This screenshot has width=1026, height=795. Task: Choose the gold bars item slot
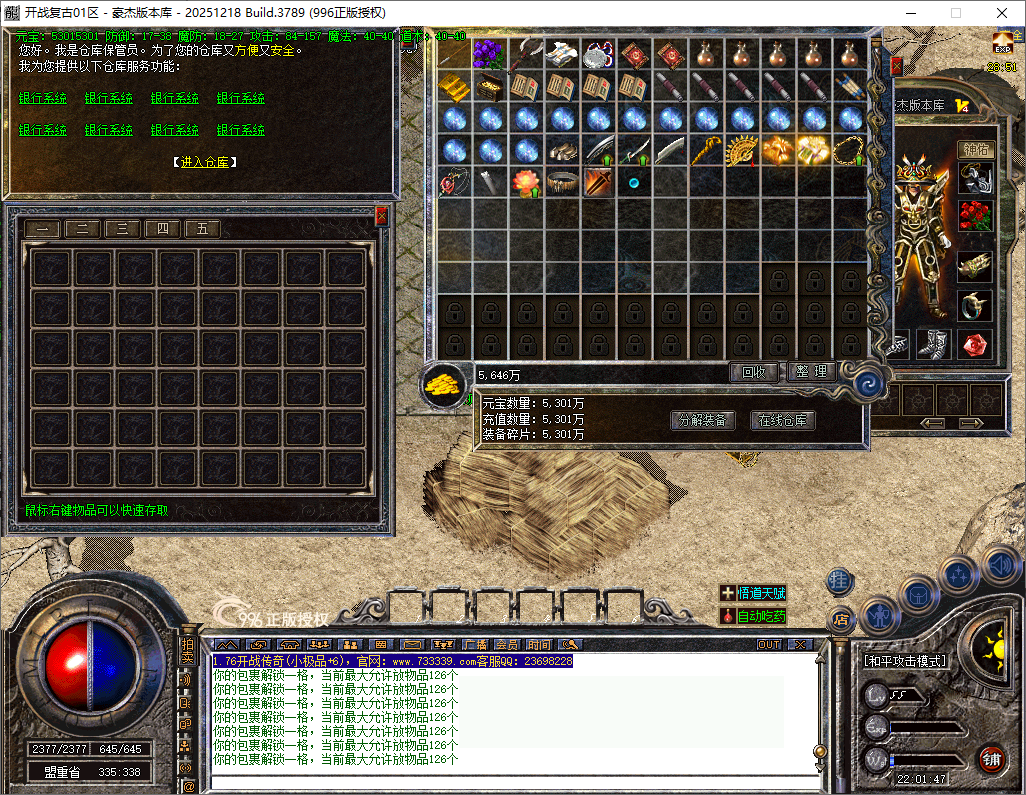[x=453, y=86]
